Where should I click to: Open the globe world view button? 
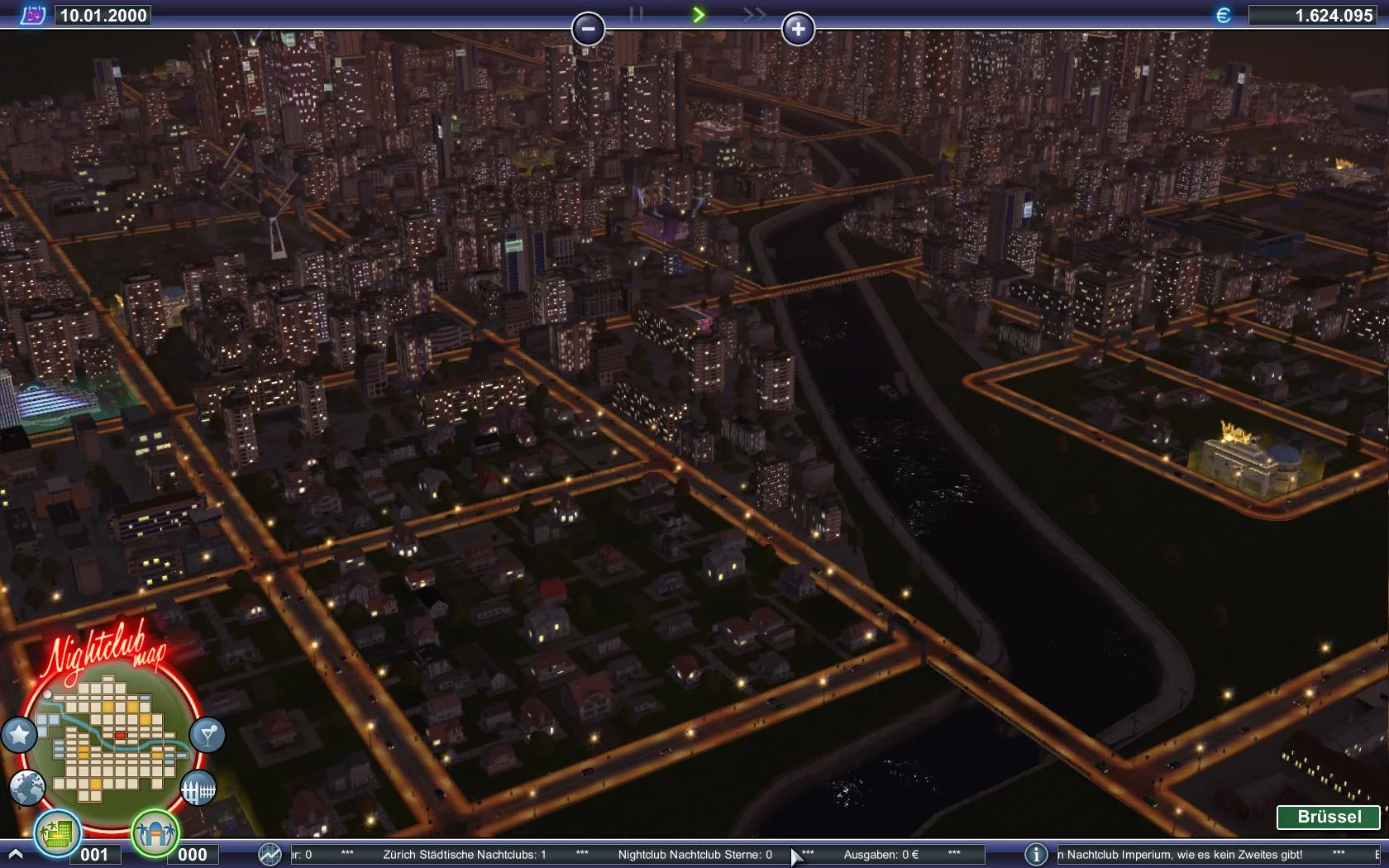[x=27, y=788]
